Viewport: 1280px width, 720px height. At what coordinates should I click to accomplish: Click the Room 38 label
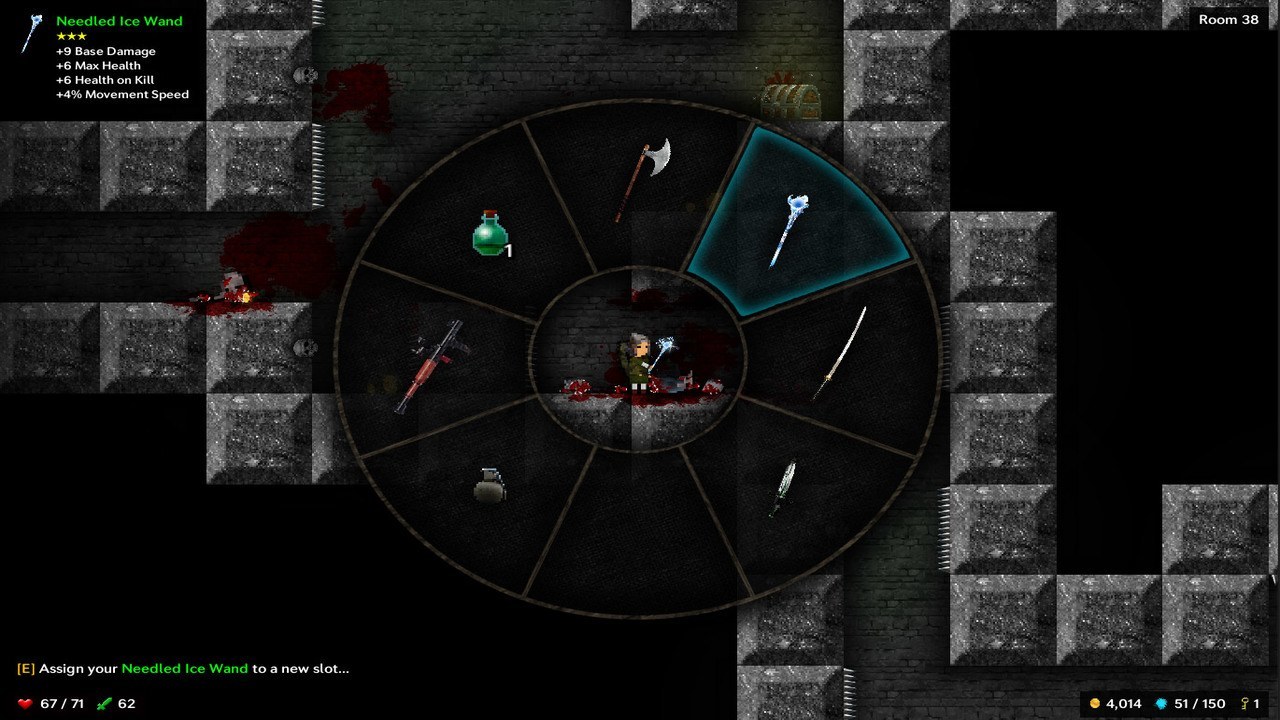click(x=1230, y=18)
